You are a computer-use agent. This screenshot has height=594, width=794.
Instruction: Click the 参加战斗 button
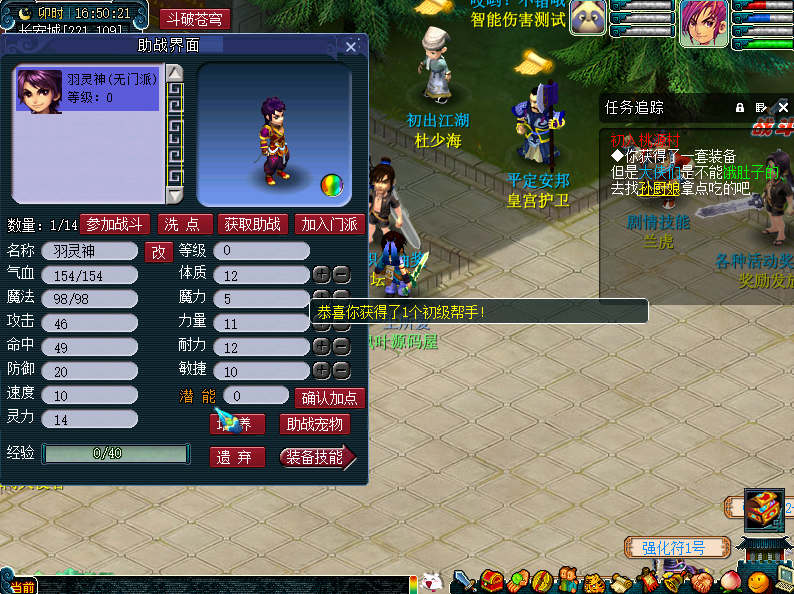click(x=115, y=225)
